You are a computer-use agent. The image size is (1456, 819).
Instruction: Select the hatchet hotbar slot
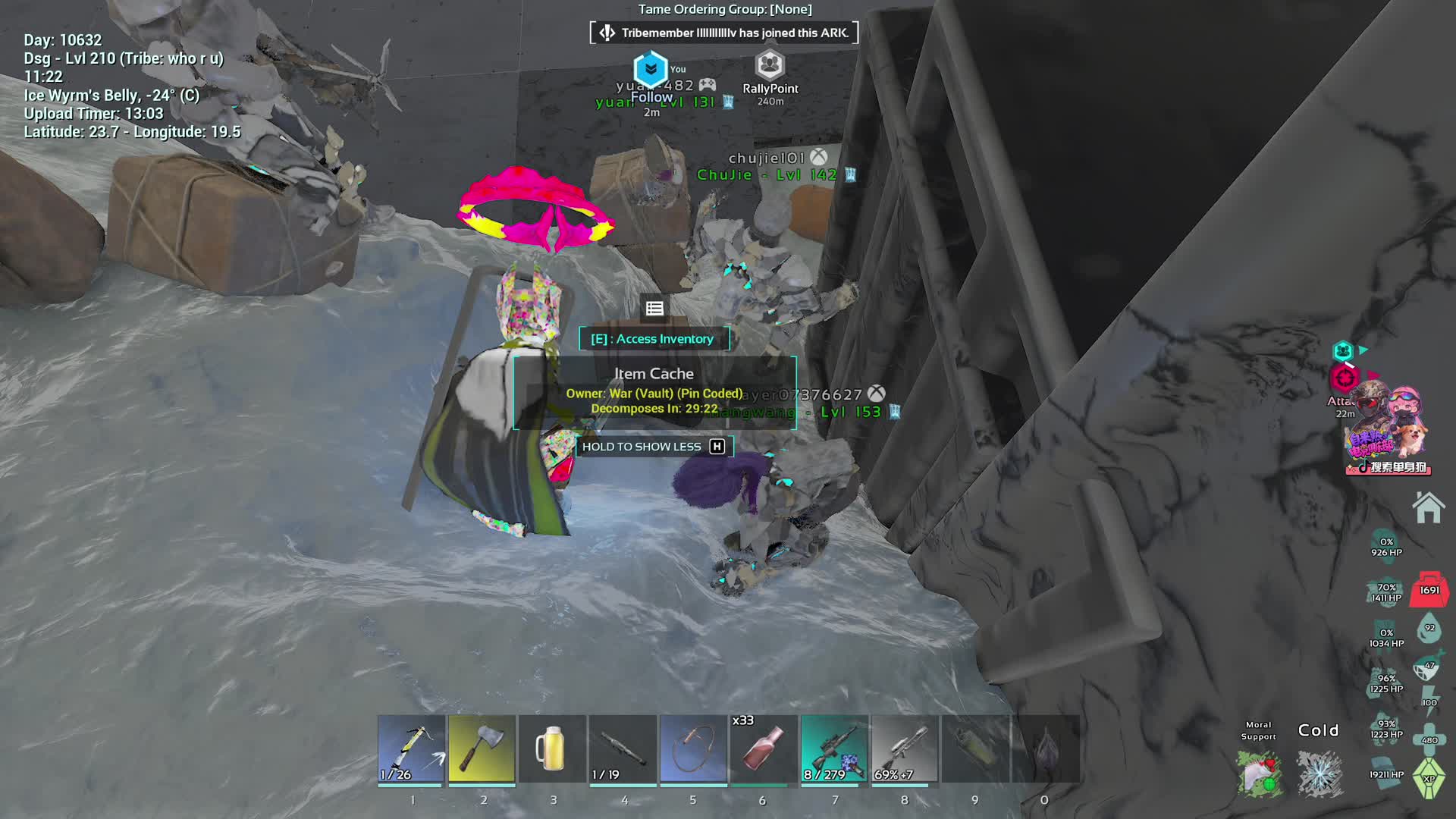click(x=482, y=748)
